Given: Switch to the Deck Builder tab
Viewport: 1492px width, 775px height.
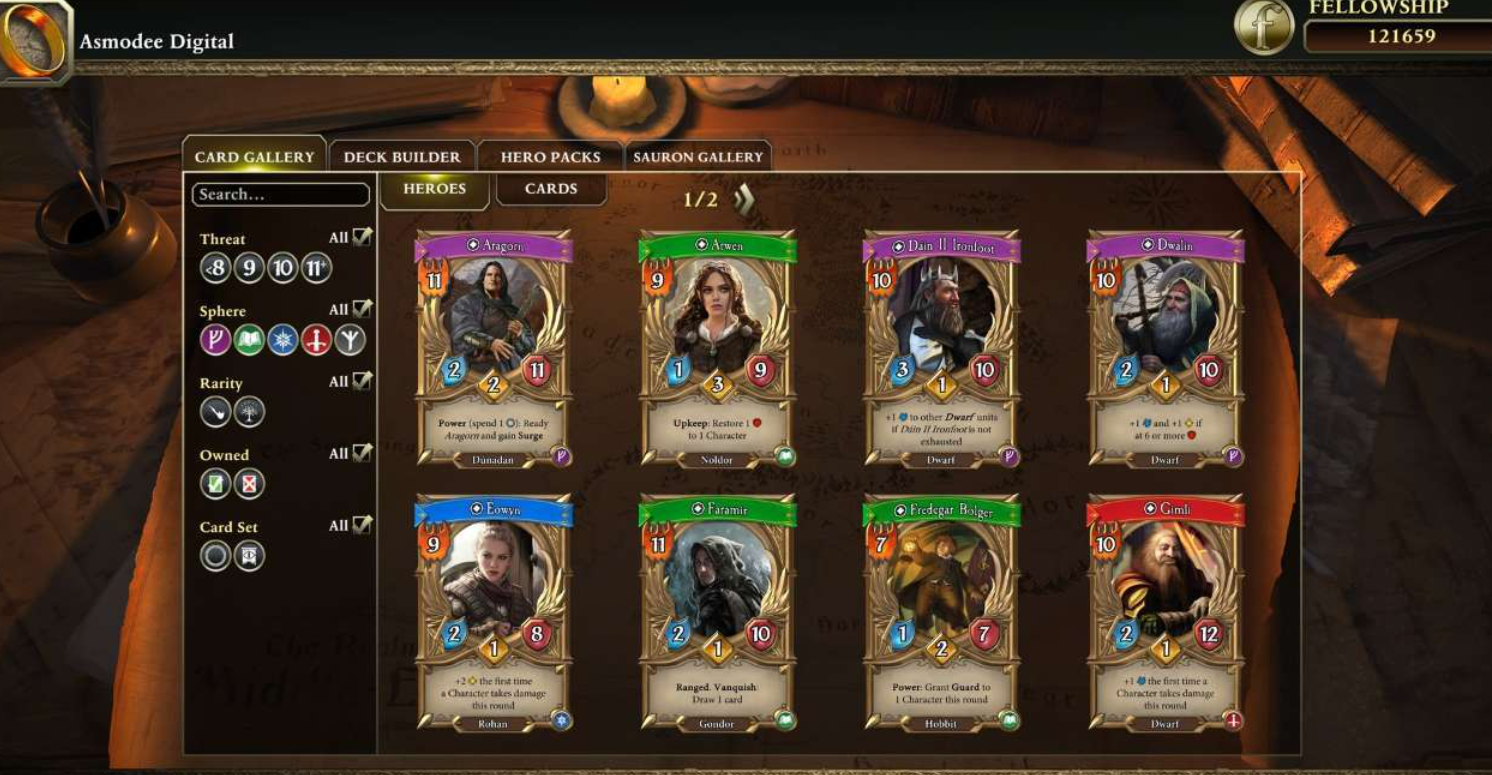Looking at the screenshot, I should point(402,157).
